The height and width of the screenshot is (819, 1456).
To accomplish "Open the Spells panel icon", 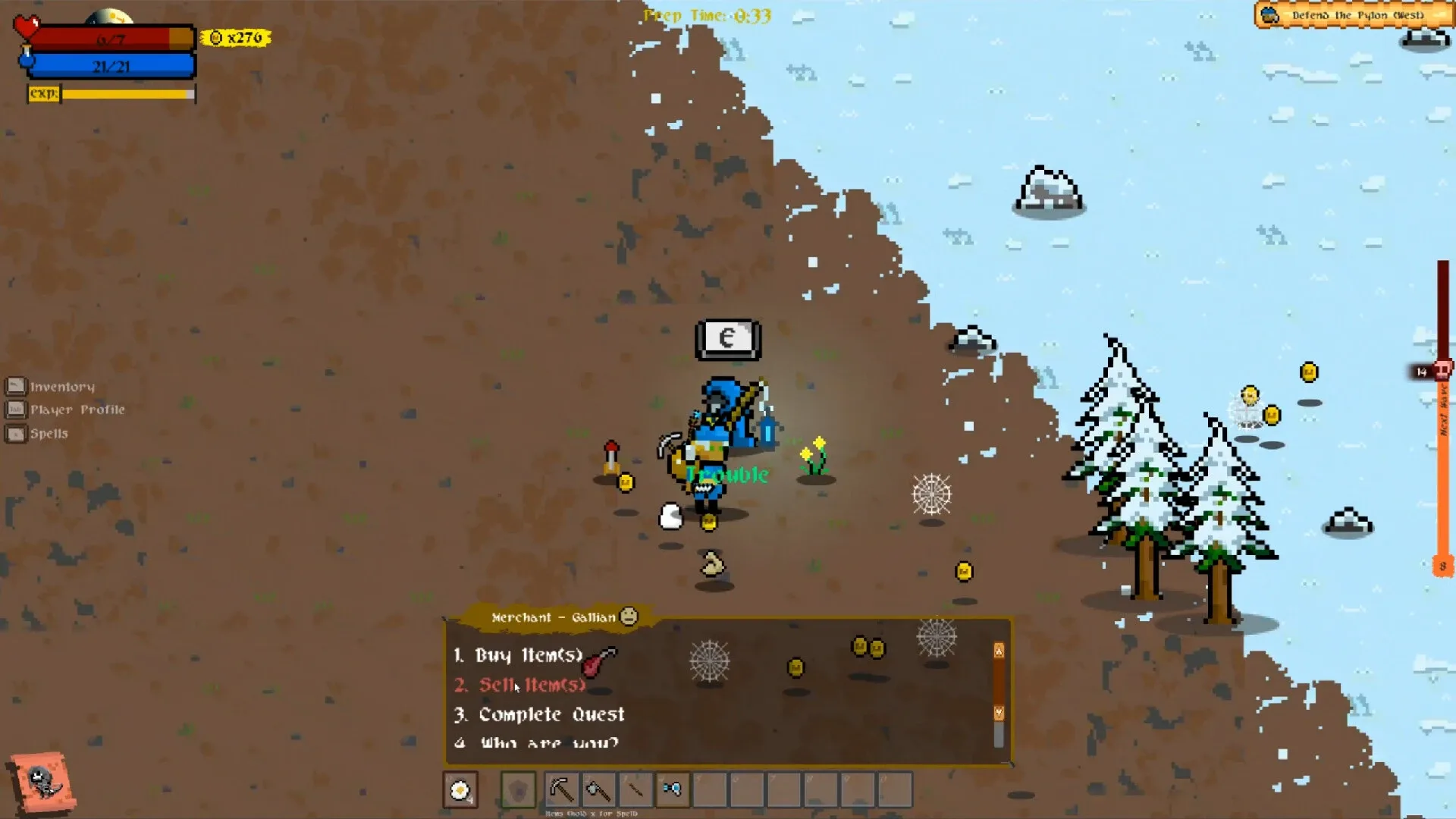I will [x=16, y=433].
